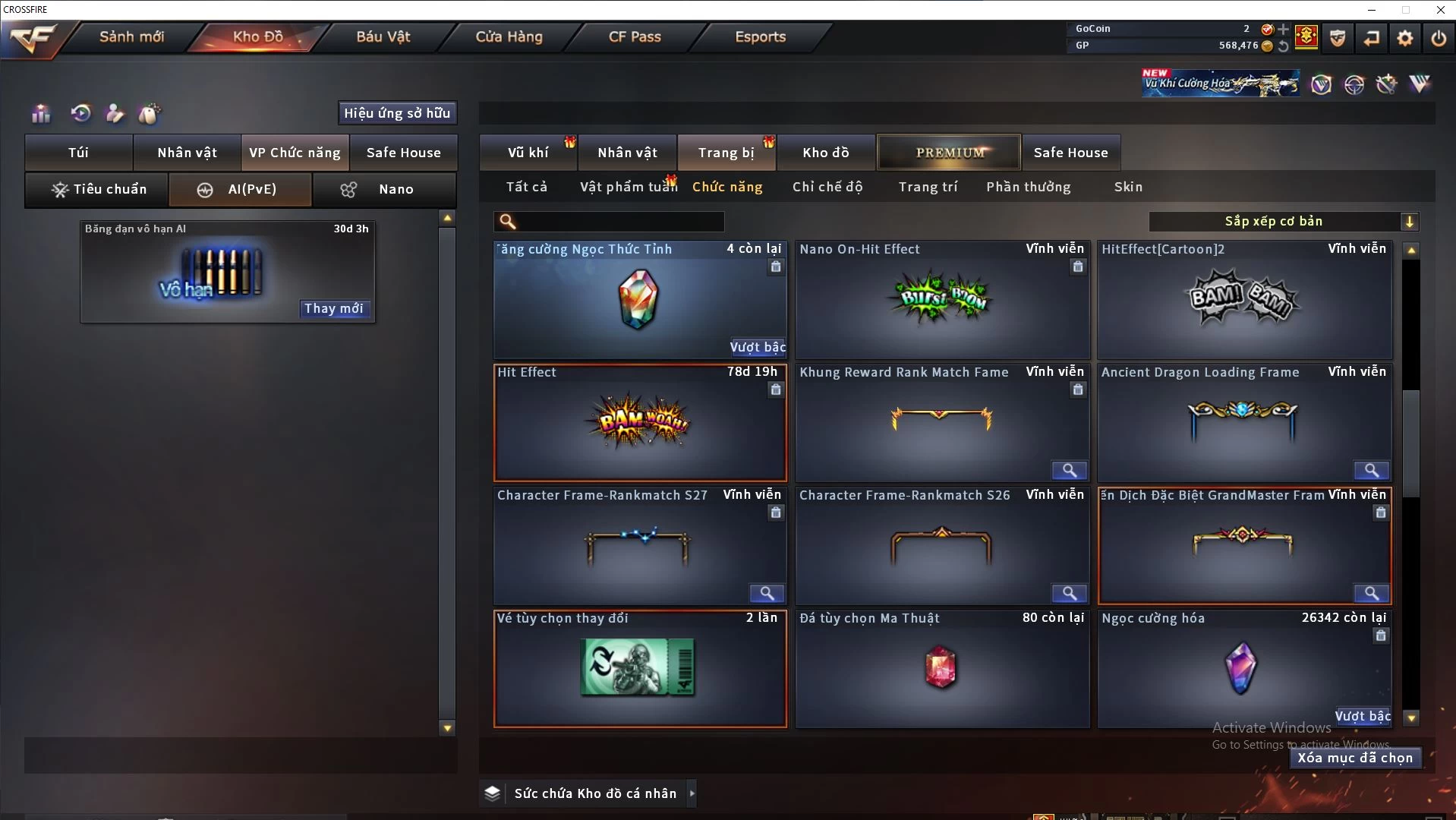Click the Xóa mục đã chọn button
The image size is (1456, 820).
pos(1355,758)
